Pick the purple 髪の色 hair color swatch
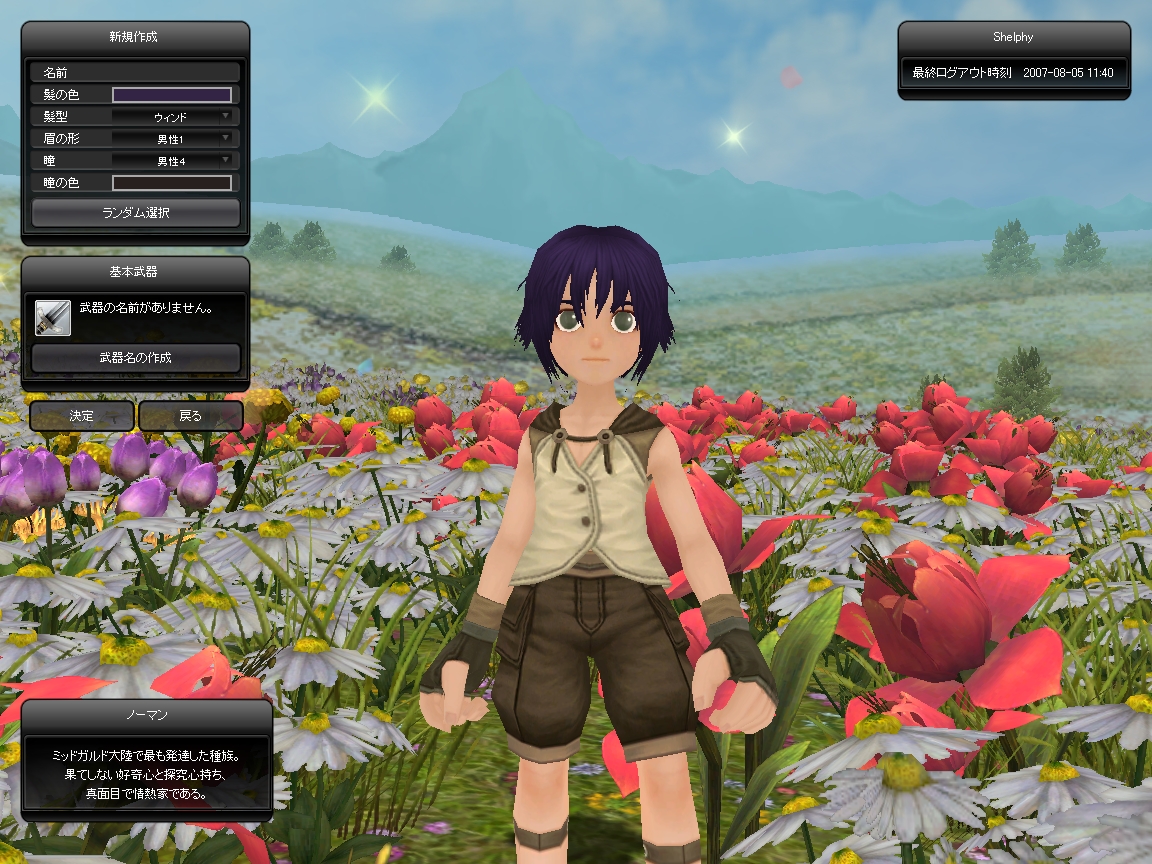Screen dimensions: 1152x864 [171, 95]
